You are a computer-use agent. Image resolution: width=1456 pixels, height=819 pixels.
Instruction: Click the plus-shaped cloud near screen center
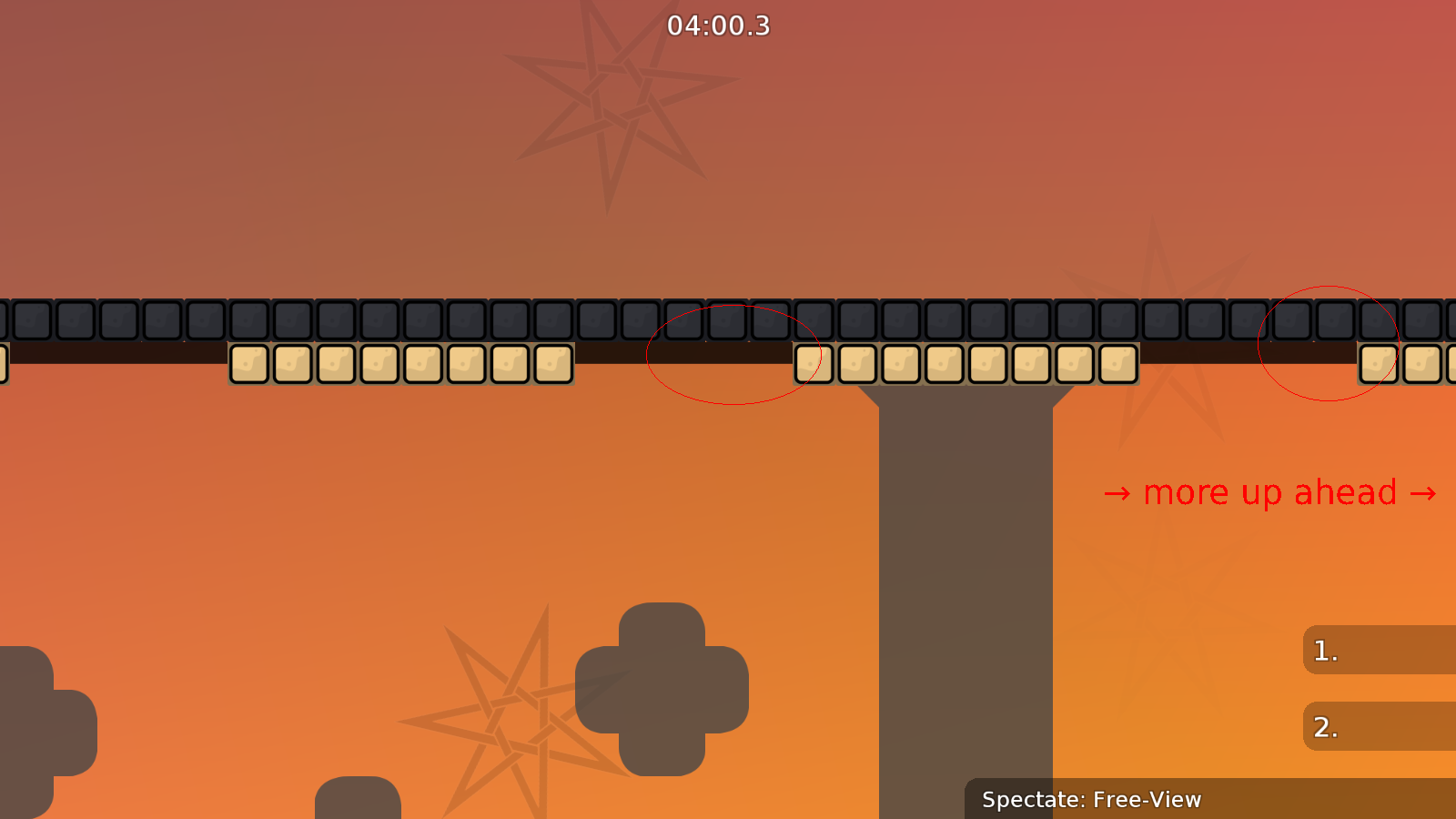662,687
